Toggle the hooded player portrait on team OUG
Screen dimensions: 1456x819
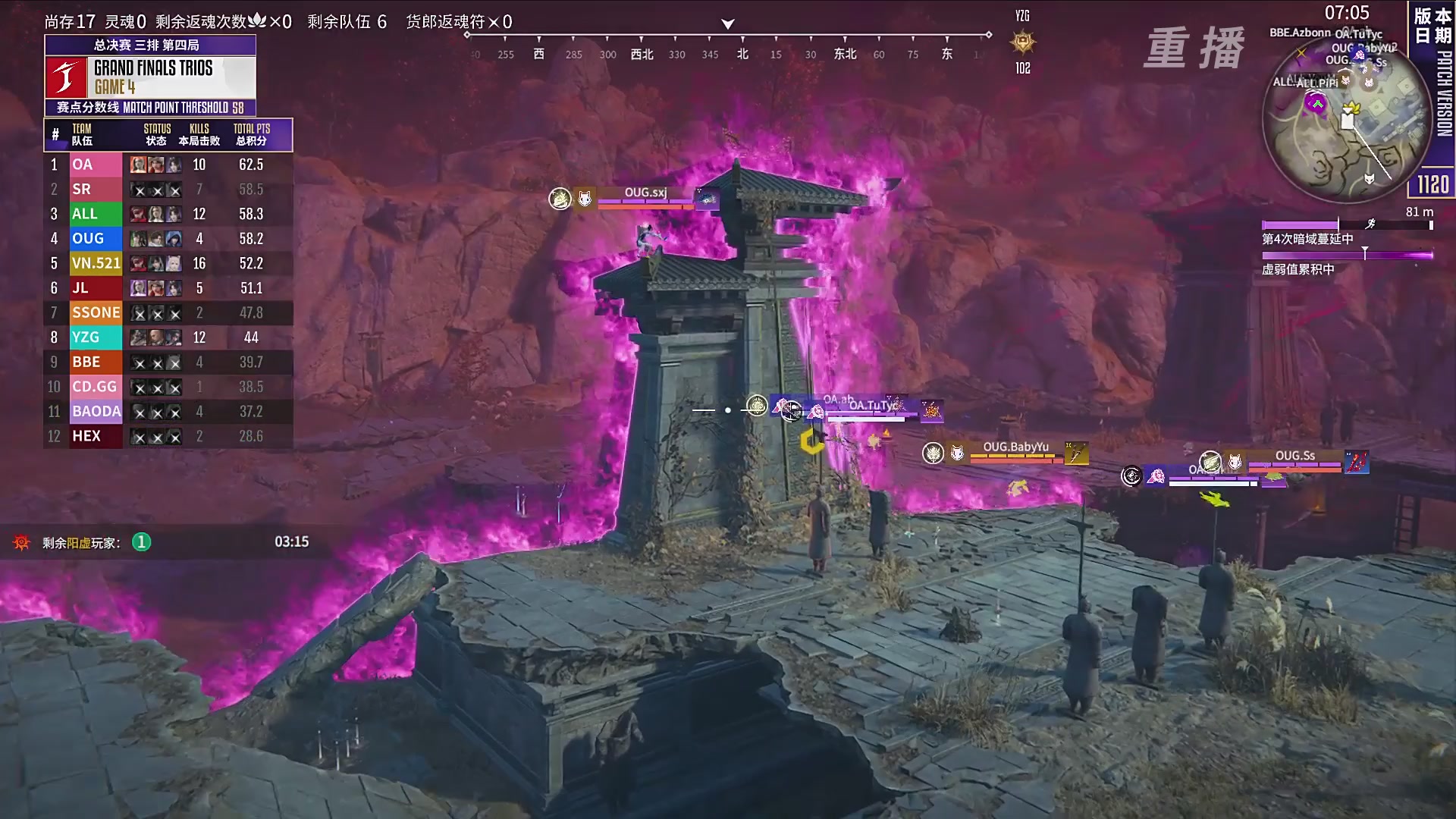[174, 239]
